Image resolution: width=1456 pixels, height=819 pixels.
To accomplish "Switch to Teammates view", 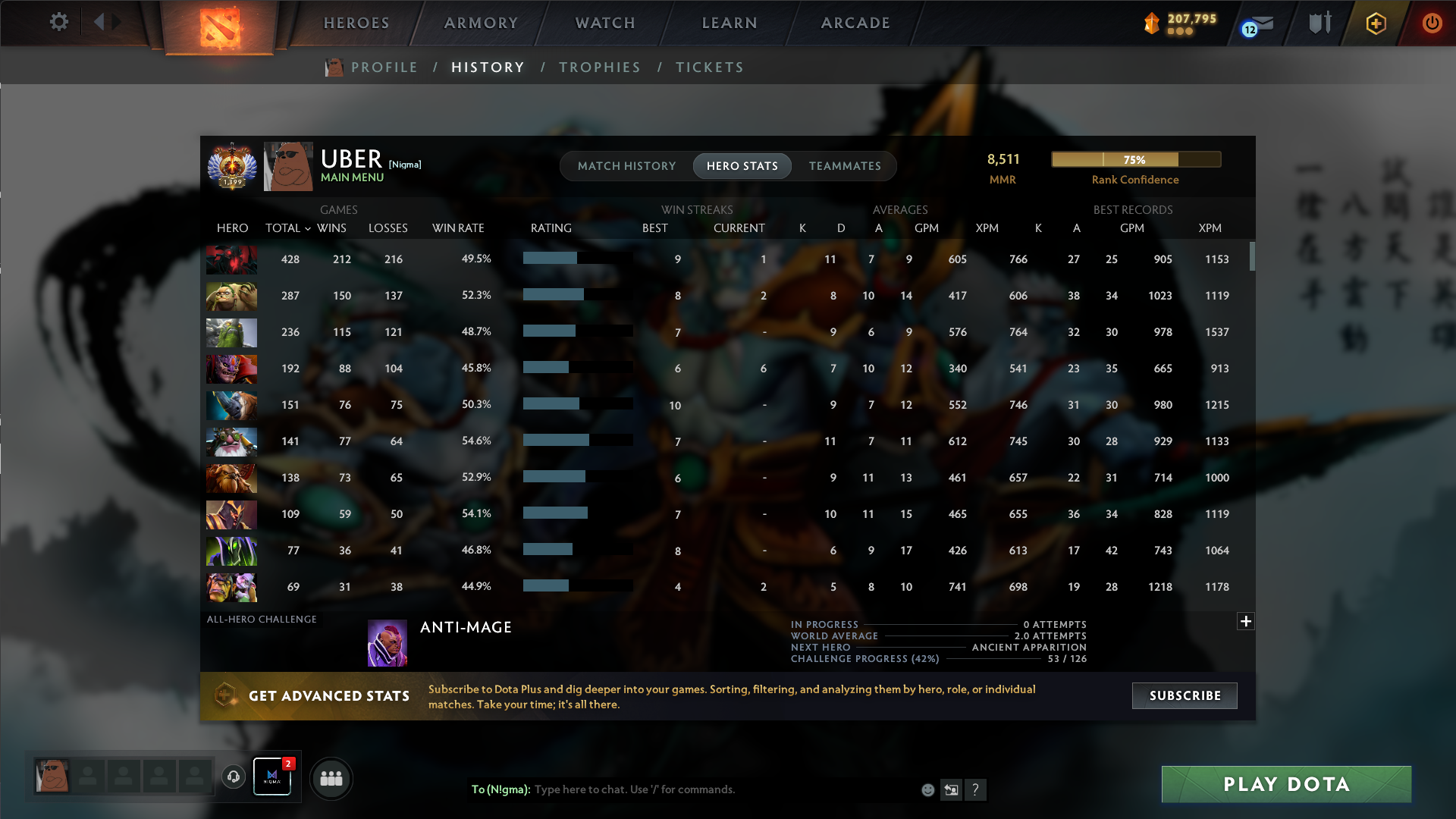I will pos(845,165).
